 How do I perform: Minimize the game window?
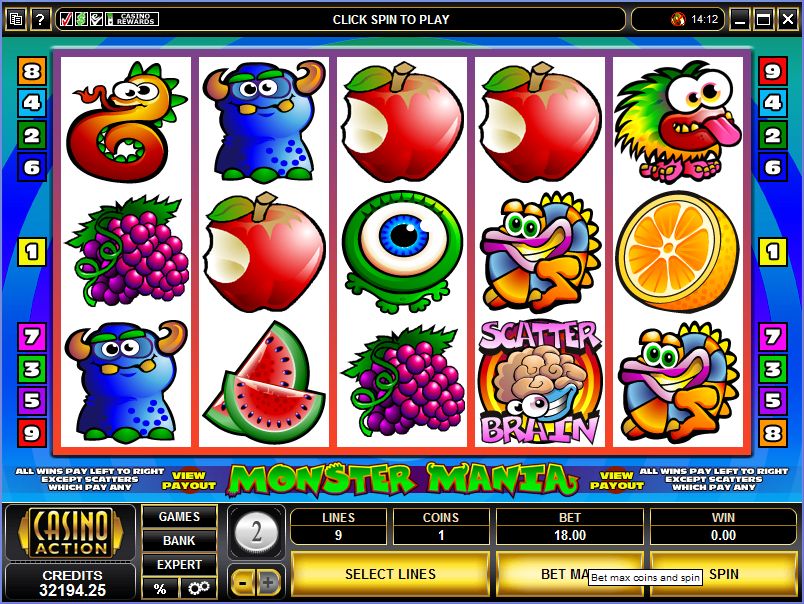tap(740, 19)
